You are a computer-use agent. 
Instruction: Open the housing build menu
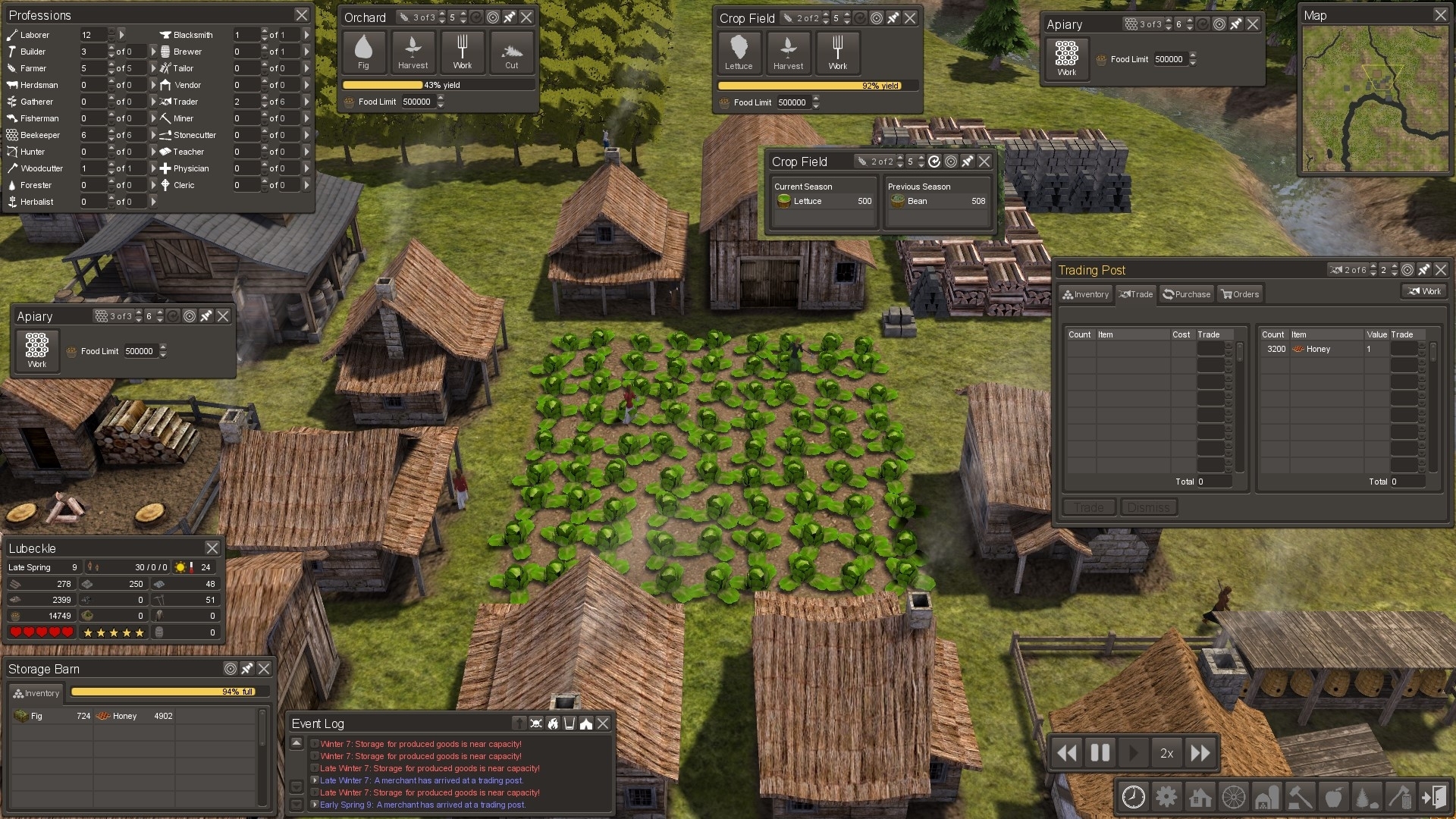click(1200, 797)
